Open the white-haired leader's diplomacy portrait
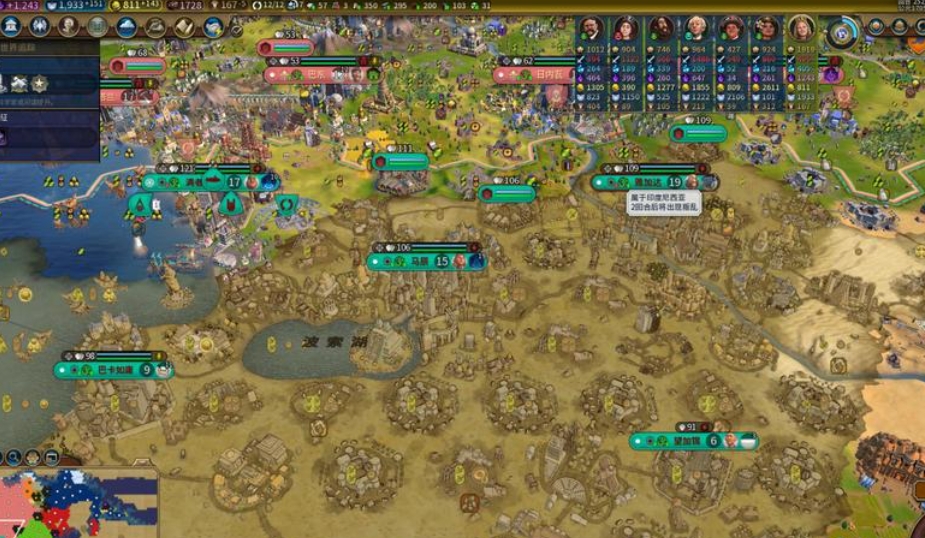925x538 pixels. click(x=697, y=28)
